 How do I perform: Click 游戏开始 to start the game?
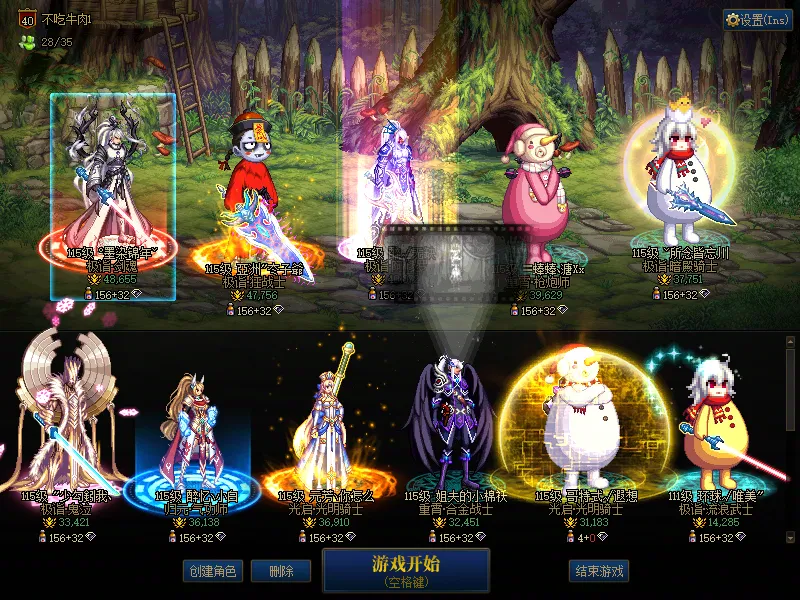point(406,570)
